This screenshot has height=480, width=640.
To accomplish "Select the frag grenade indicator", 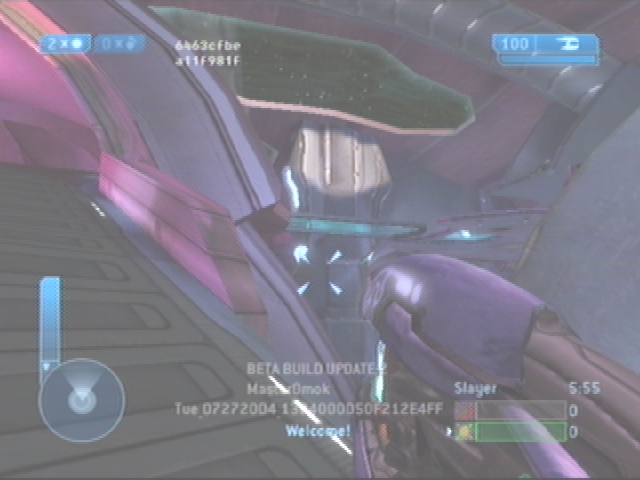I will 67,43.
